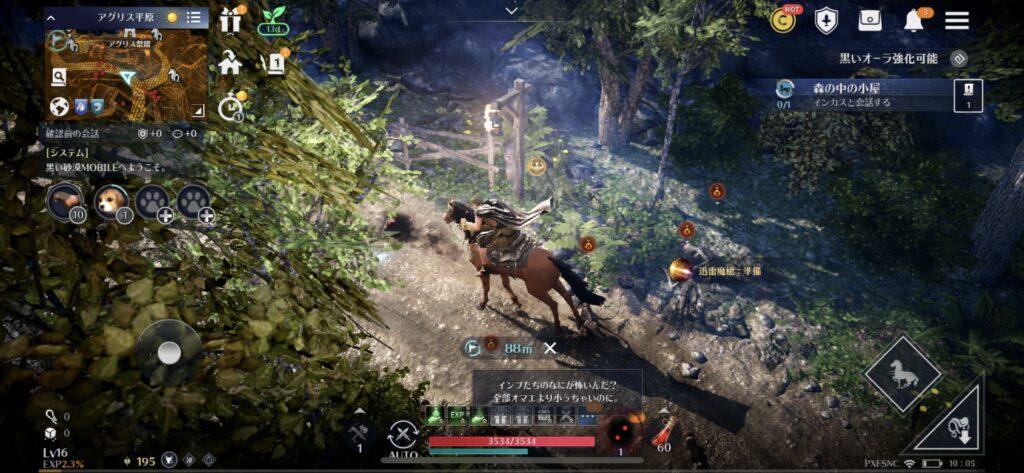Open the hamburger main menu
The width and height of the screenshot is (1024, 473).
[957, 20]
